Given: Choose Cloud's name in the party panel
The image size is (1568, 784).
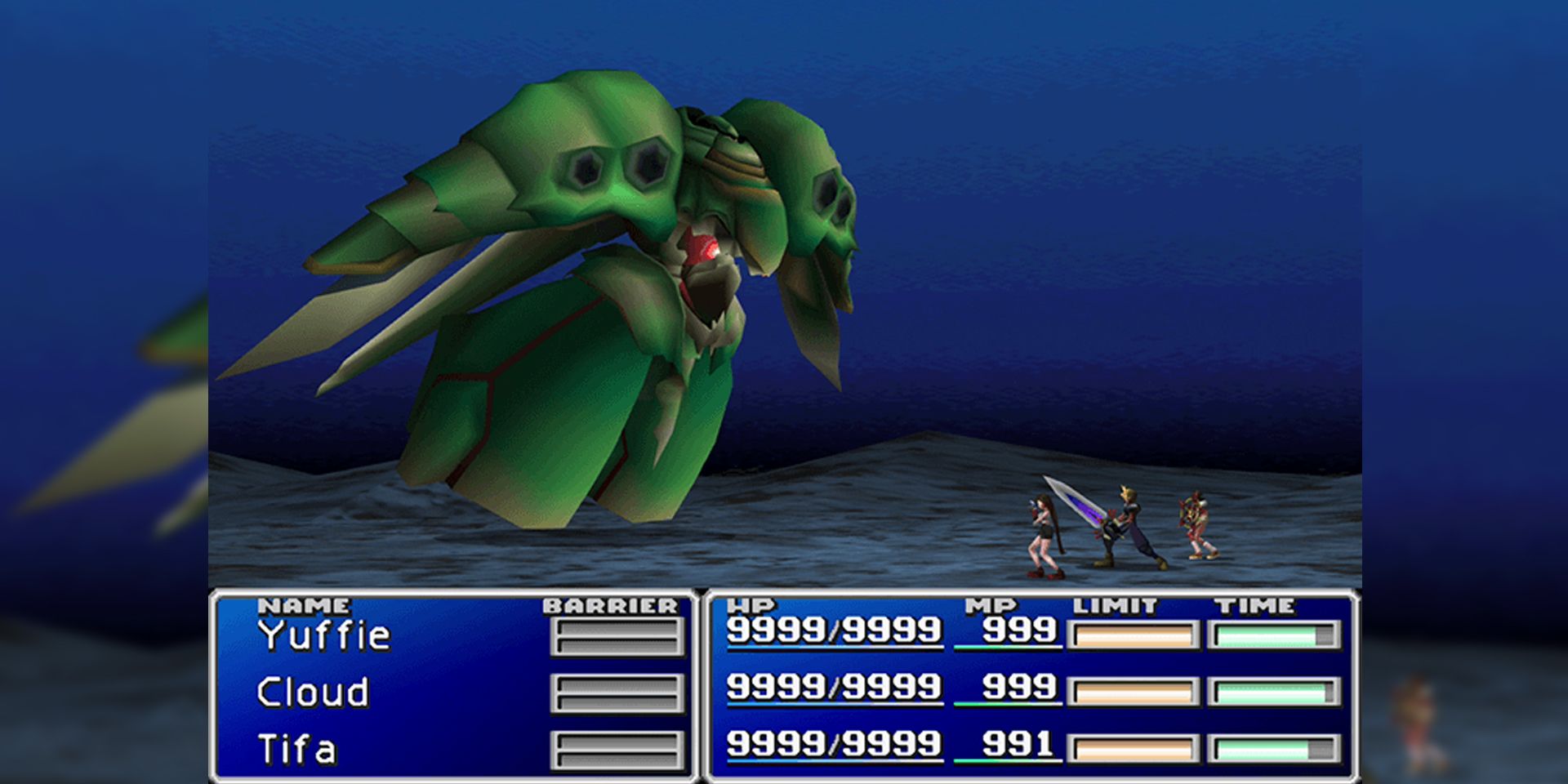Looking at the screenshot, I should pyautogui.click(x=313, y=693).
